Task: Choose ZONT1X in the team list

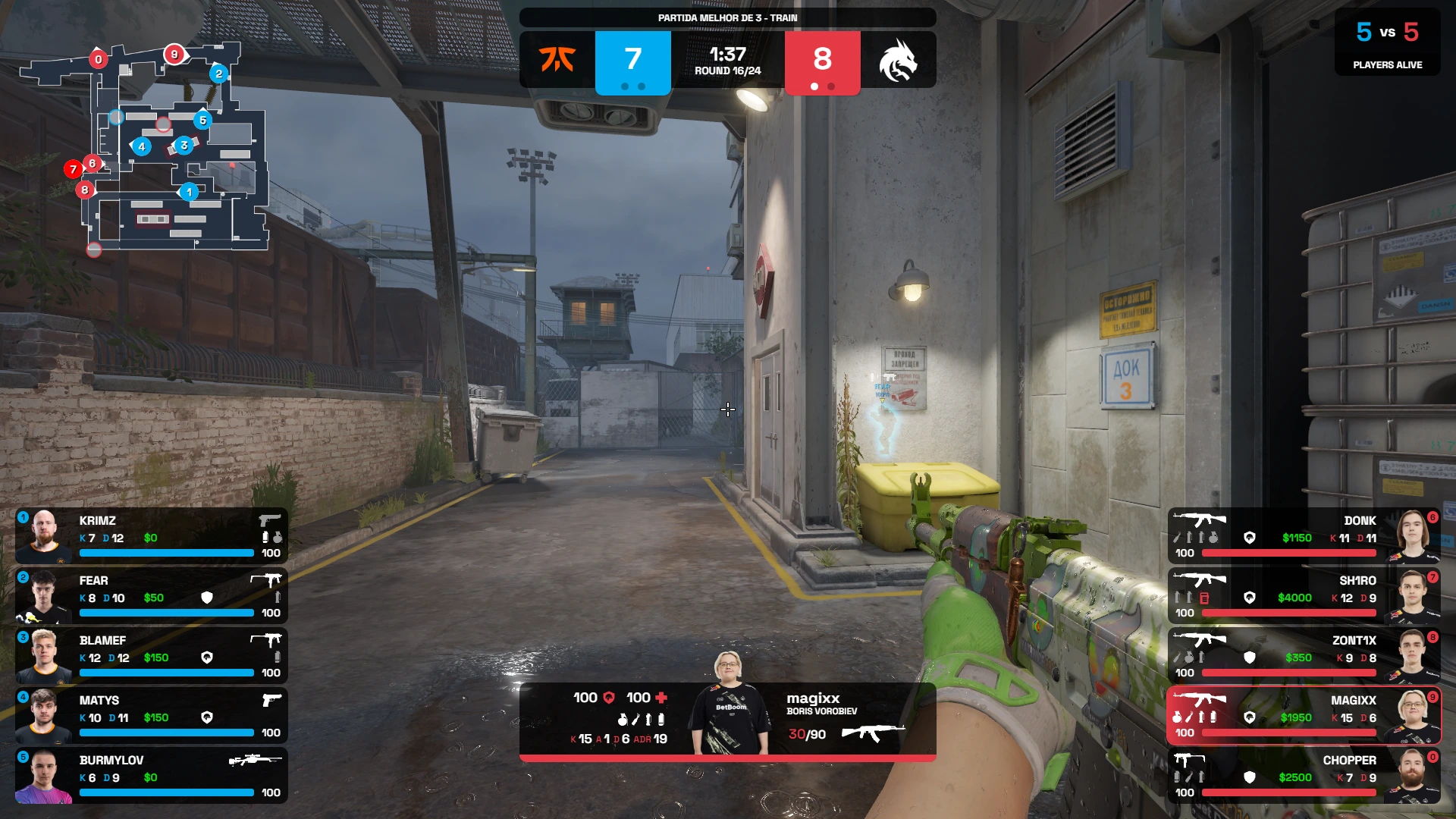Action: (1303, 655)
